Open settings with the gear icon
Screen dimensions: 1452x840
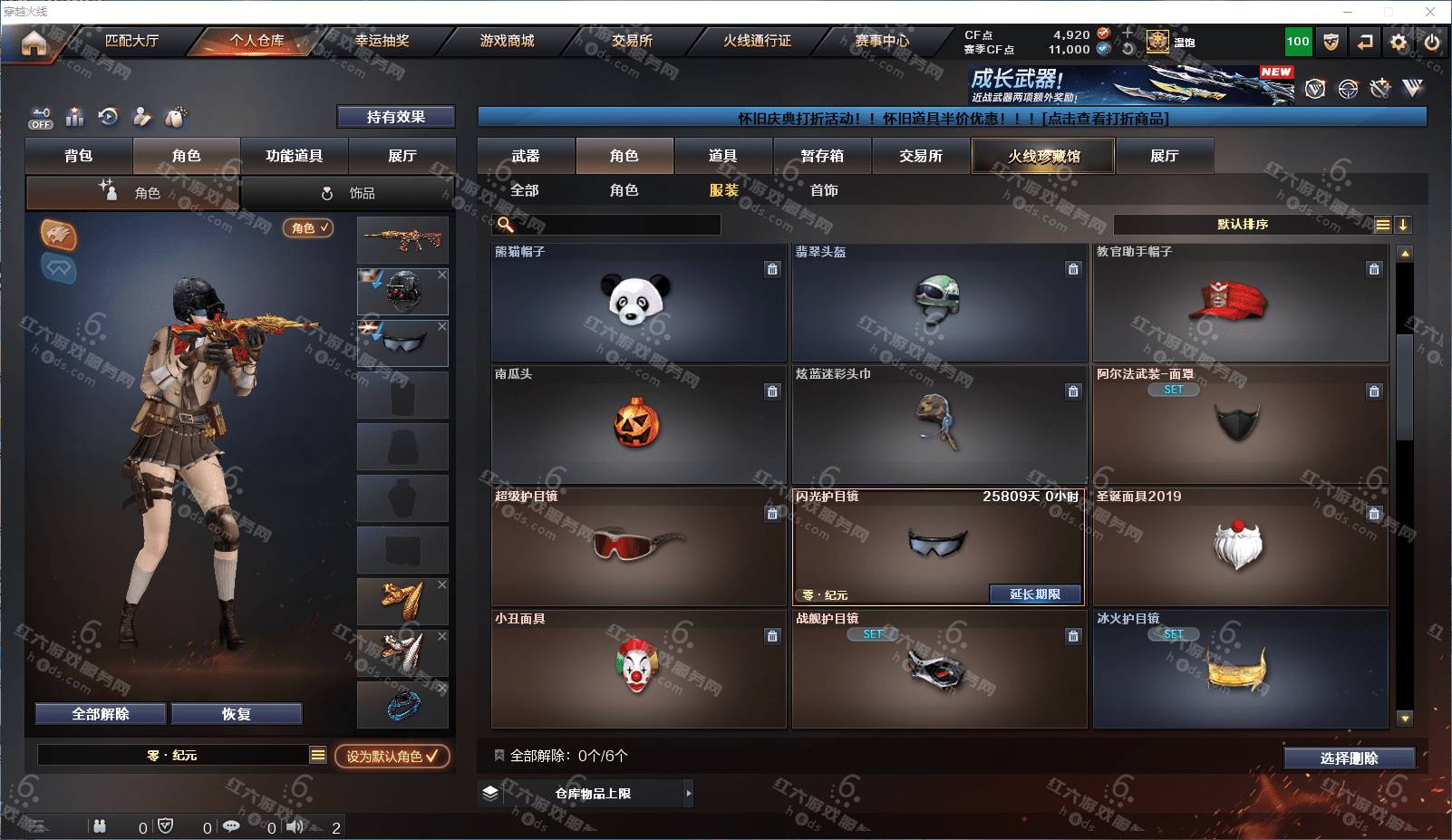[x=1399, y=42]
